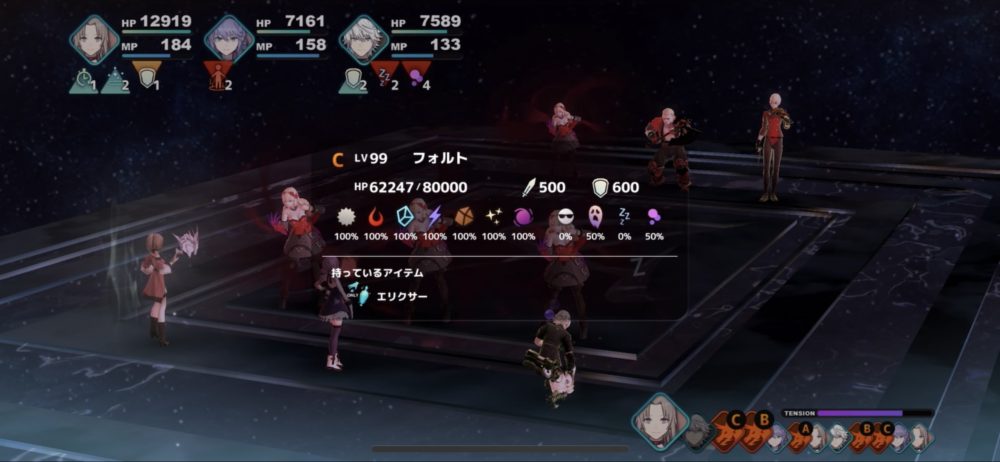The width and height of the screenshot is (1000, 462).
Task: Inspect the ghost fear resistance icon
Action: click(x=595, y=216)
